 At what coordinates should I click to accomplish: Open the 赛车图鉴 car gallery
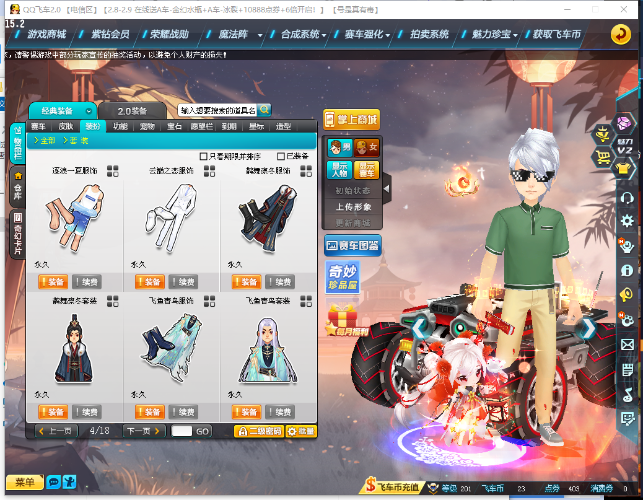click(352, 244)
